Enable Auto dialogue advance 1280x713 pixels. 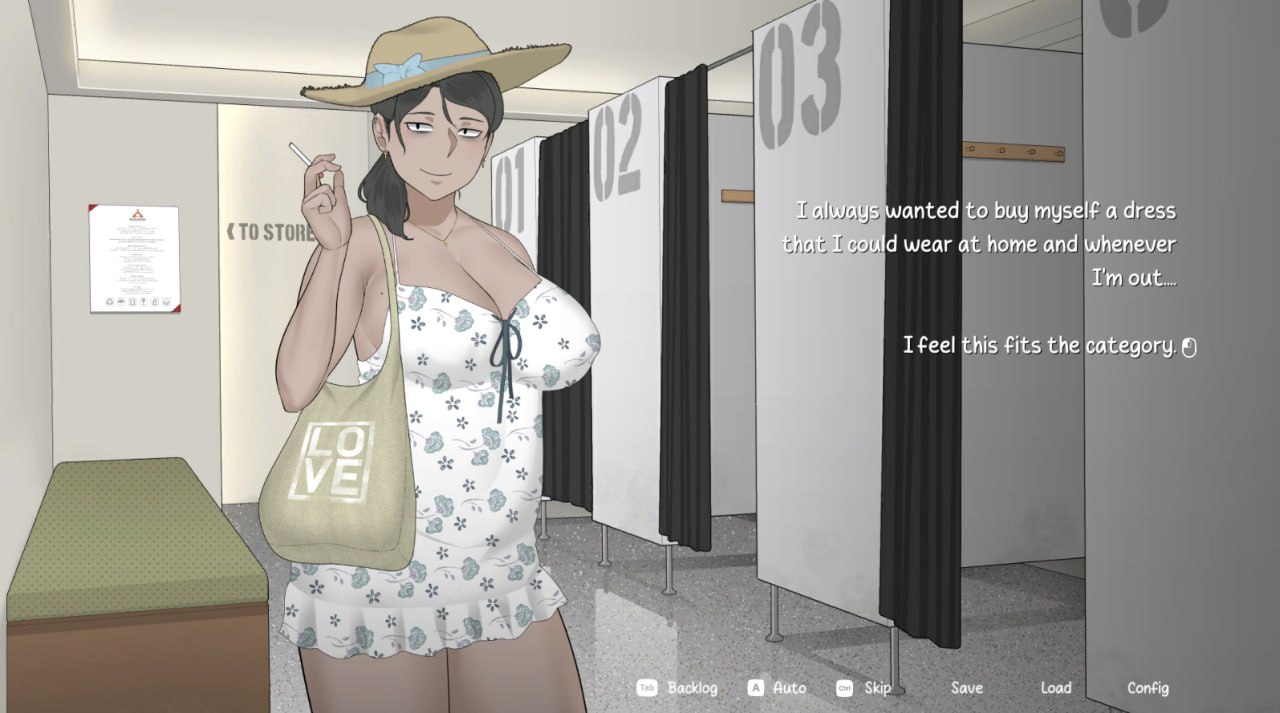(x=789, y=688)
